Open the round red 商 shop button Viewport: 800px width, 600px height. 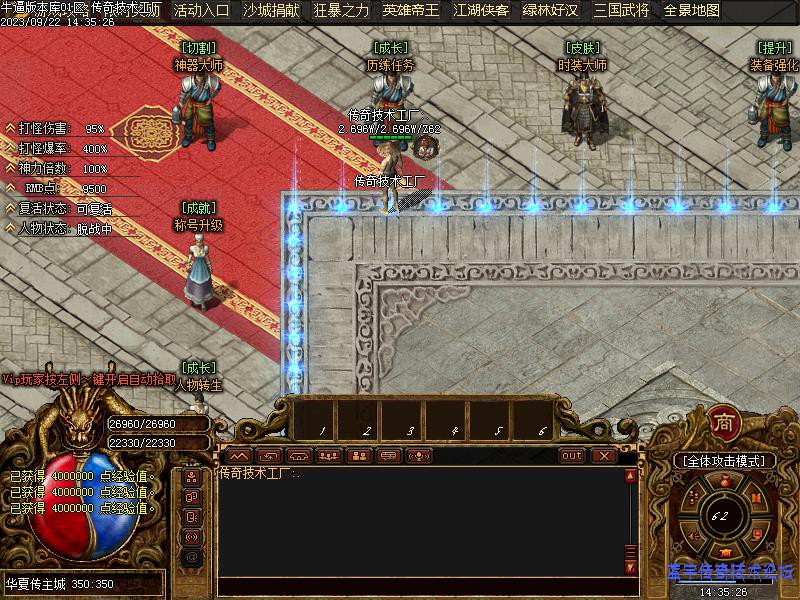tap(724, 423)
